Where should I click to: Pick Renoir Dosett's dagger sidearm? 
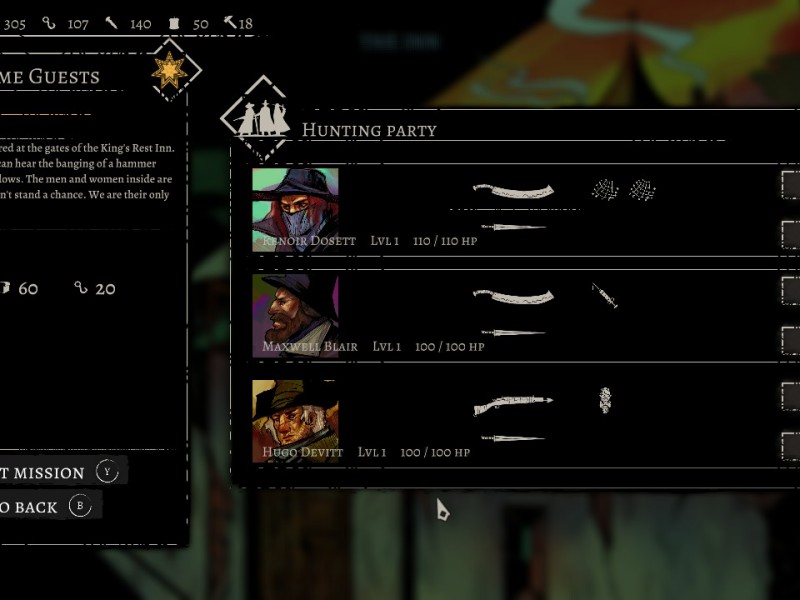coord(513,227)
